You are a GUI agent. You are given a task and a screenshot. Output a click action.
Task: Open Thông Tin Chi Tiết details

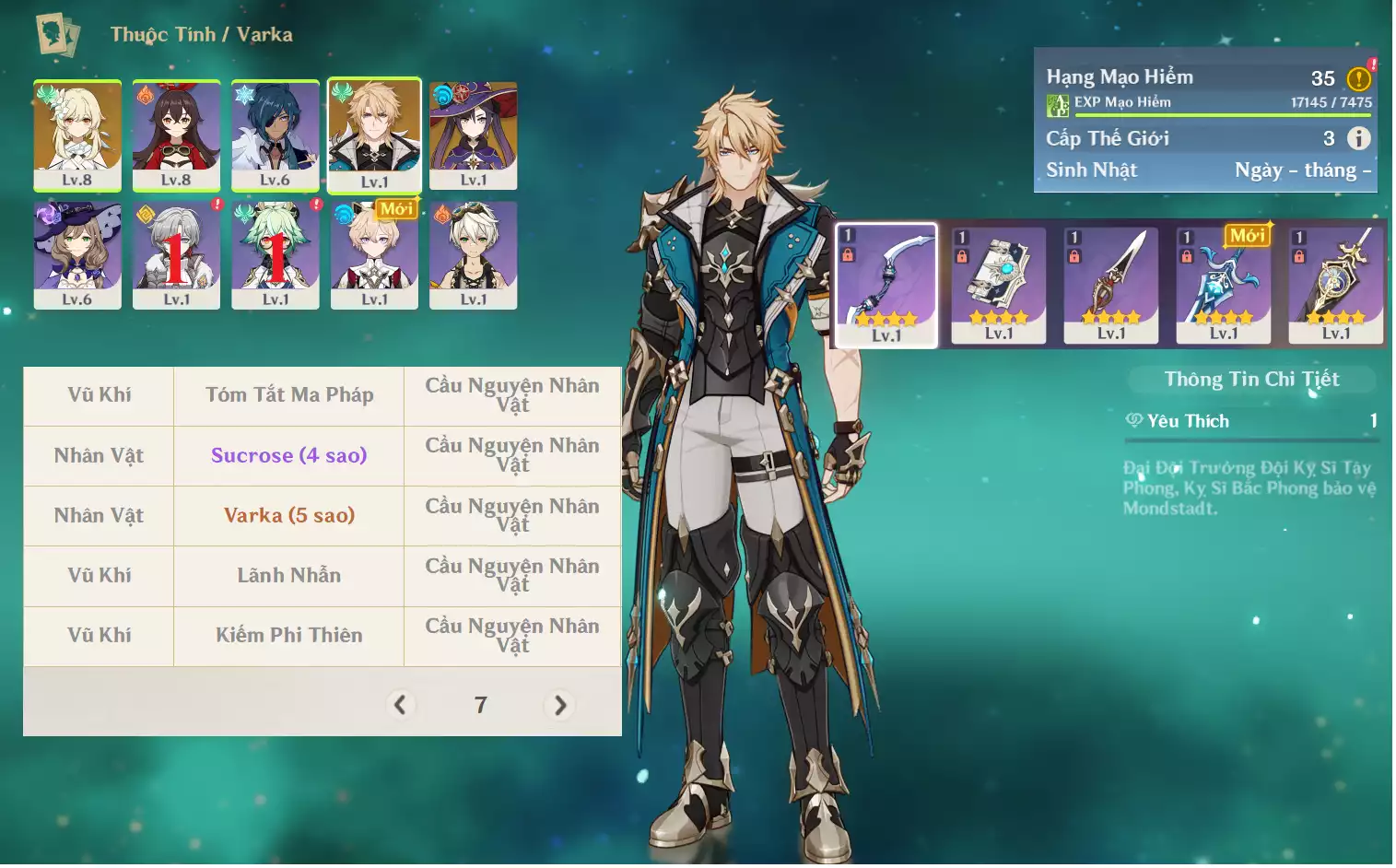[1251, 379]
